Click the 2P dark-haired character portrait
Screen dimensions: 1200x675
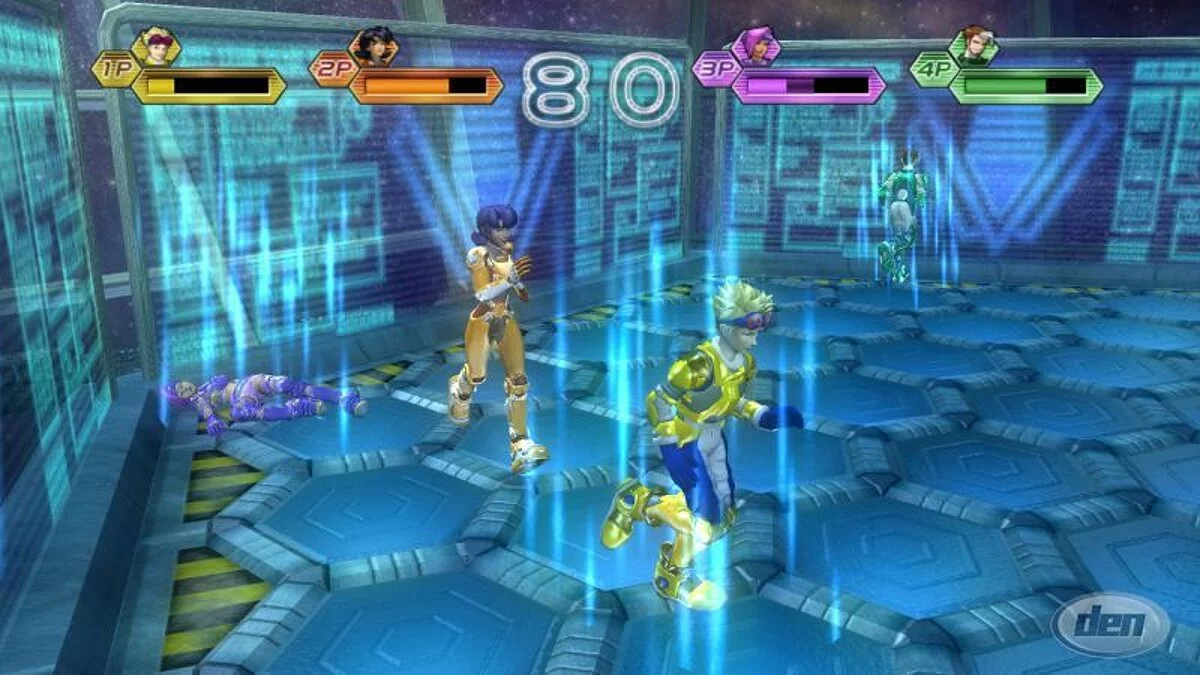point(373,46)
